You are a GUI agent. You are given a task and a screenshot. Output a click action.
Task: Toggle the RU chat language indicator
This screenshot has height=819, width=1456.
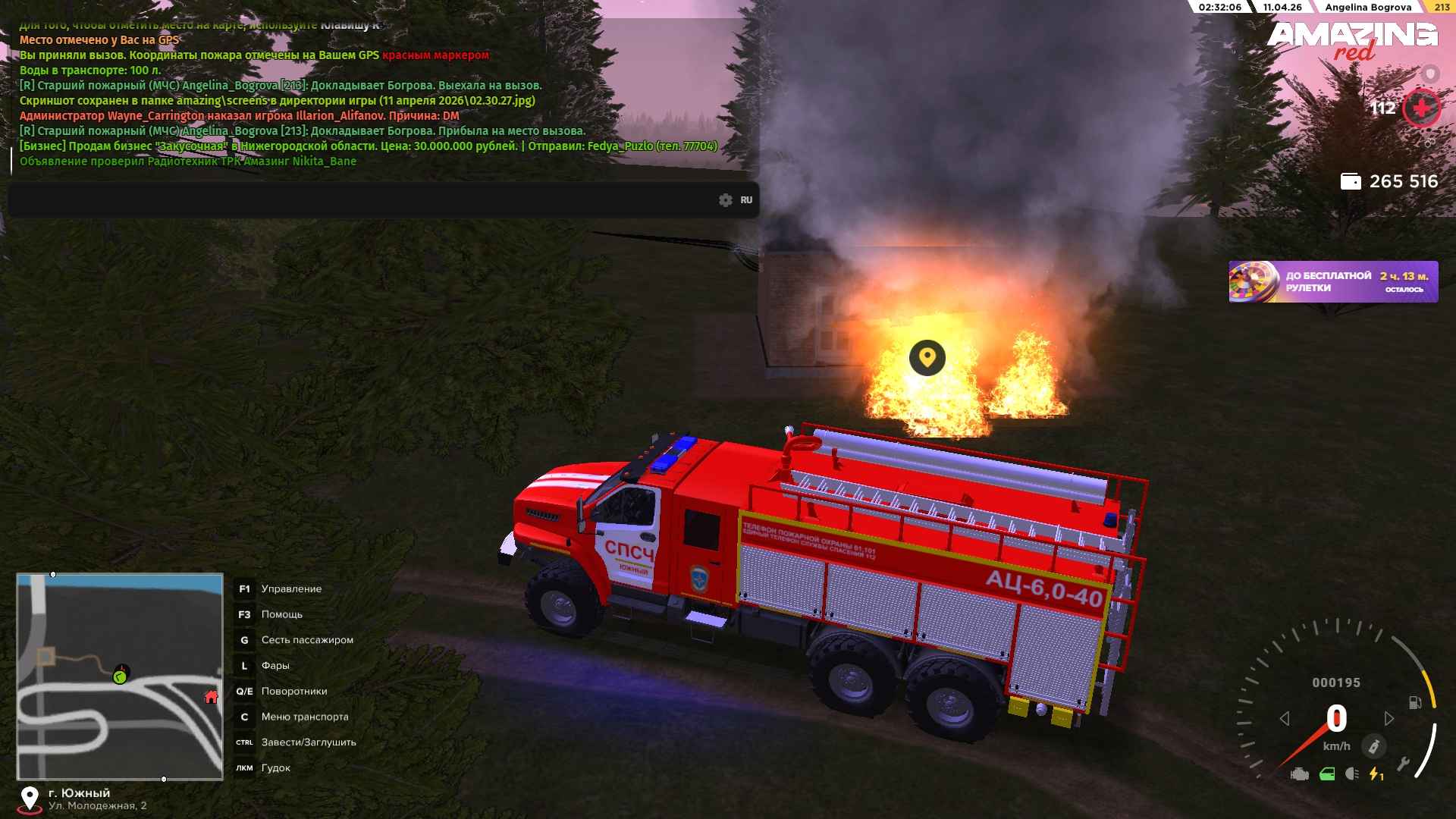point(746,200)
